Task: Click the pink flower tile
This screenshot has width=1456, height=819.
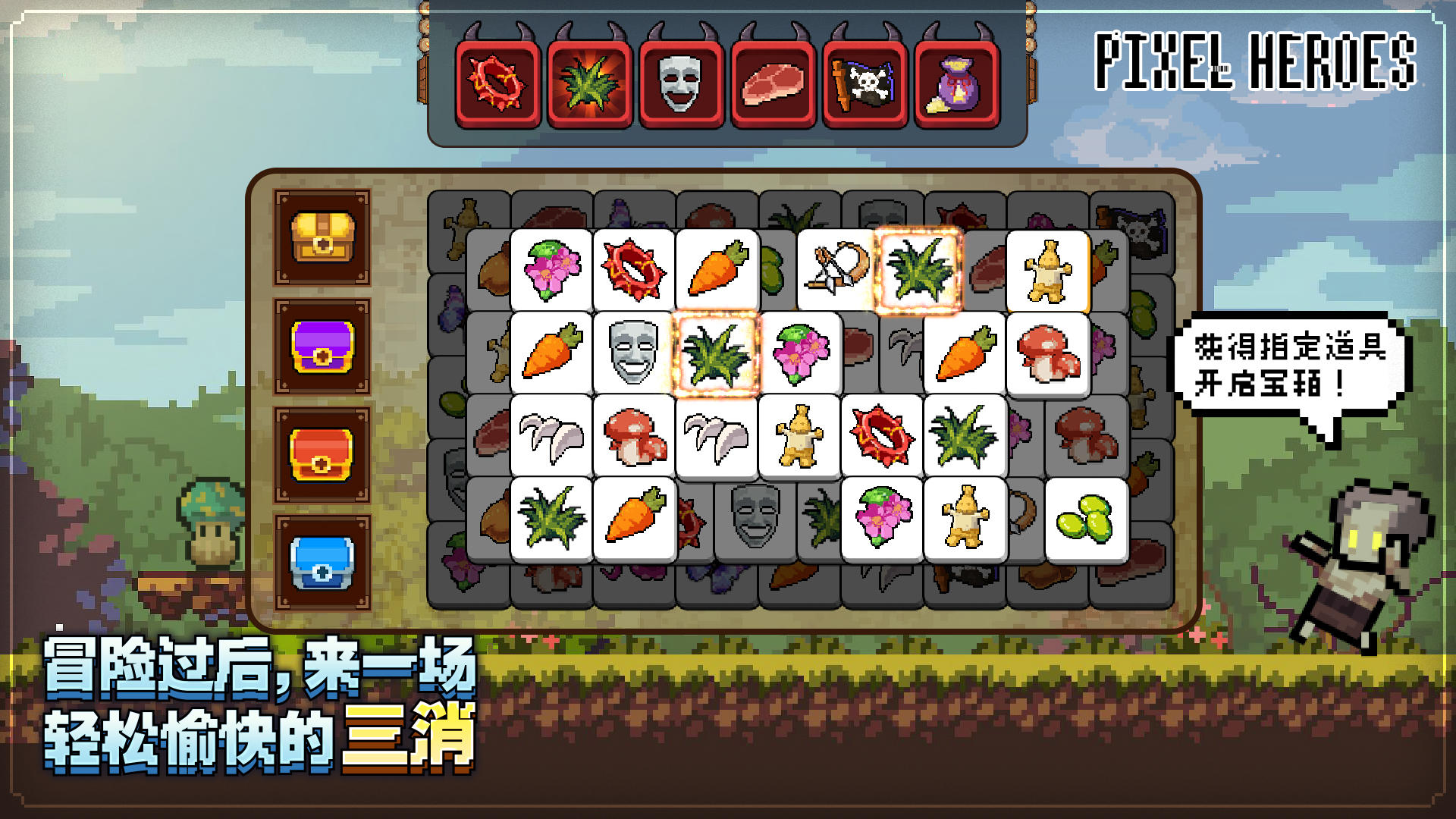Action: [x=550, y=269]
